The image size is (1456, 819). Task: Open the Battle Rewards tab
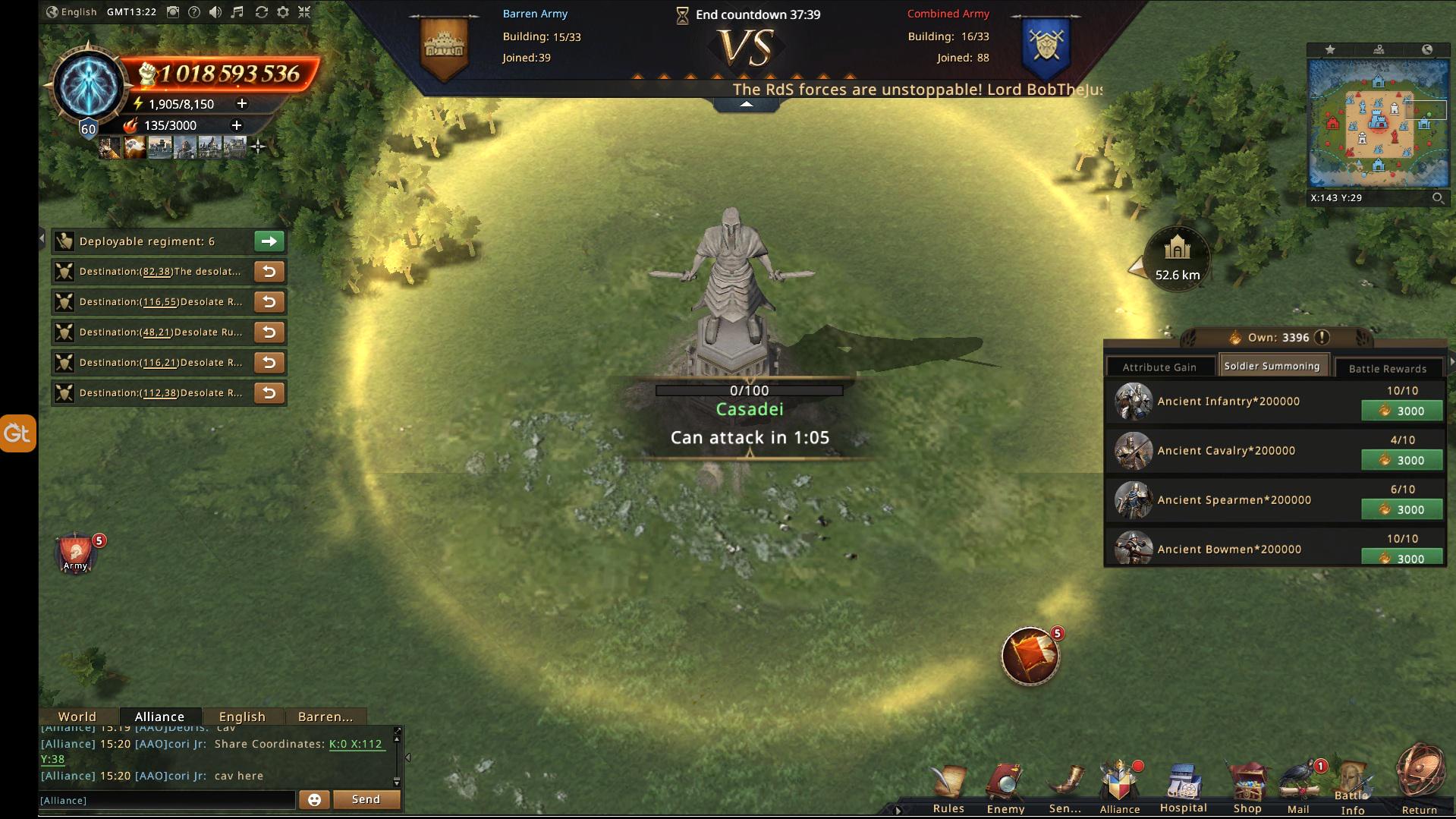[1388, 368]
